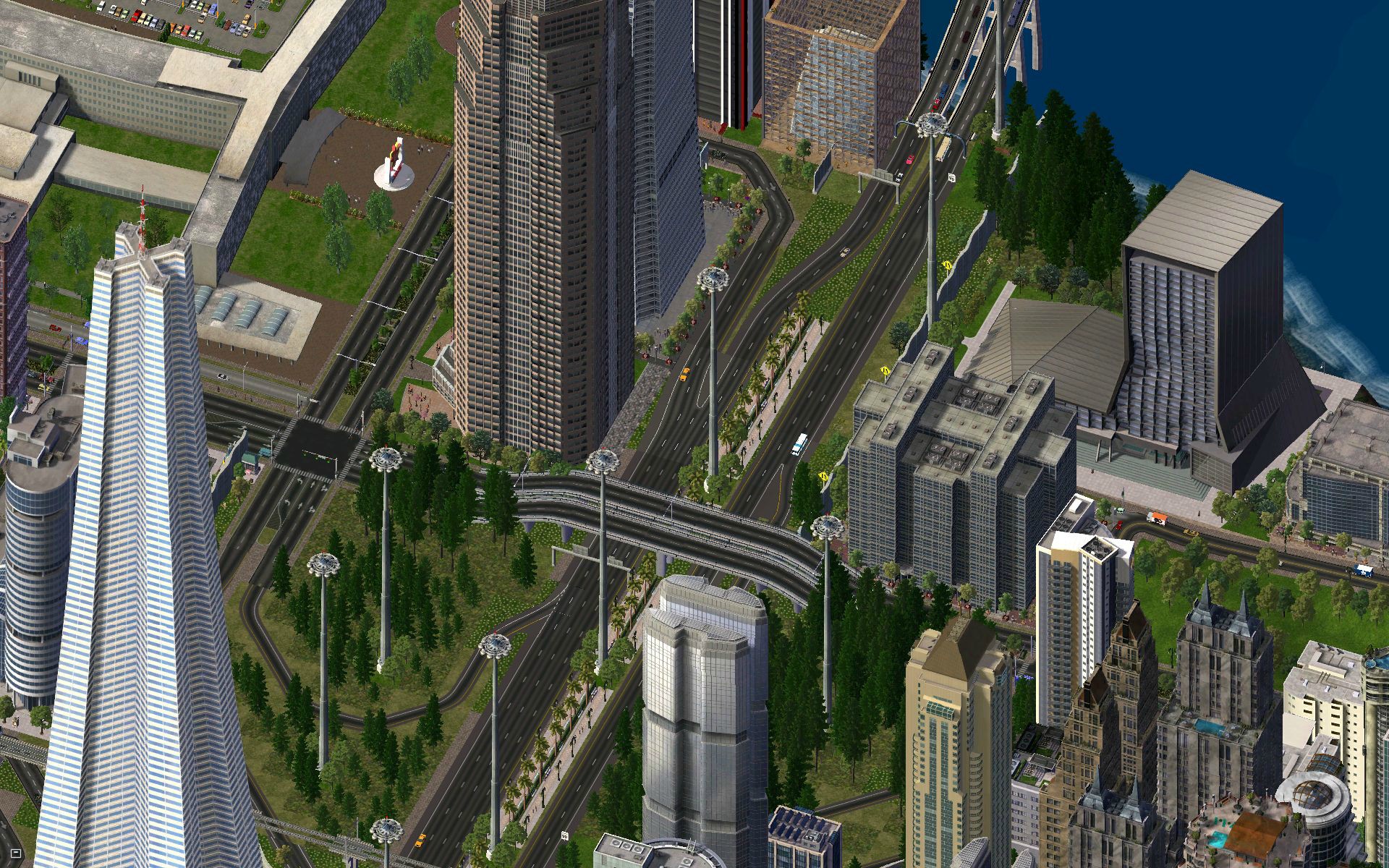Click the small restore-interface button
Viewport: 1389px width, 868px height.
[x=17, y=854]
